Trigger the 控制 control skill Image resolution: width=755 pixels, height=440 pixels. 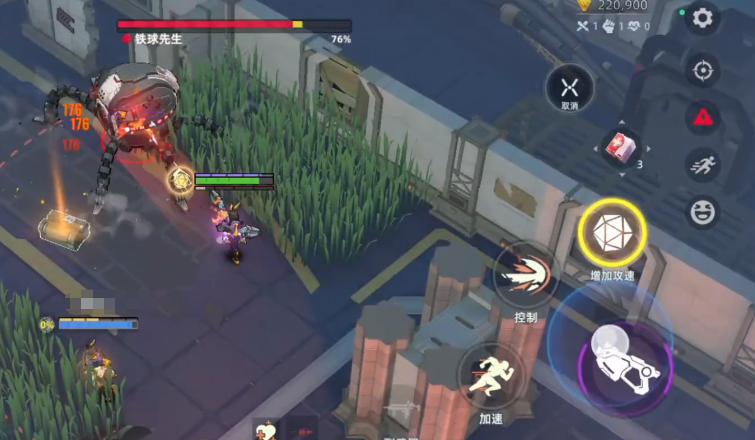pos(525,275)
